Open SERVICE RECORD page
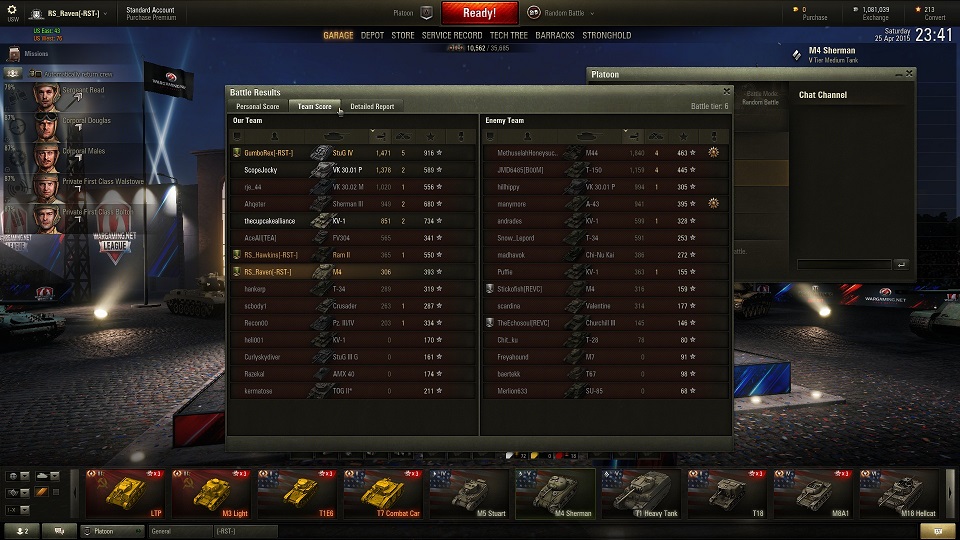Viewport: 960px width, 540px height. click(x=452, y=35)
